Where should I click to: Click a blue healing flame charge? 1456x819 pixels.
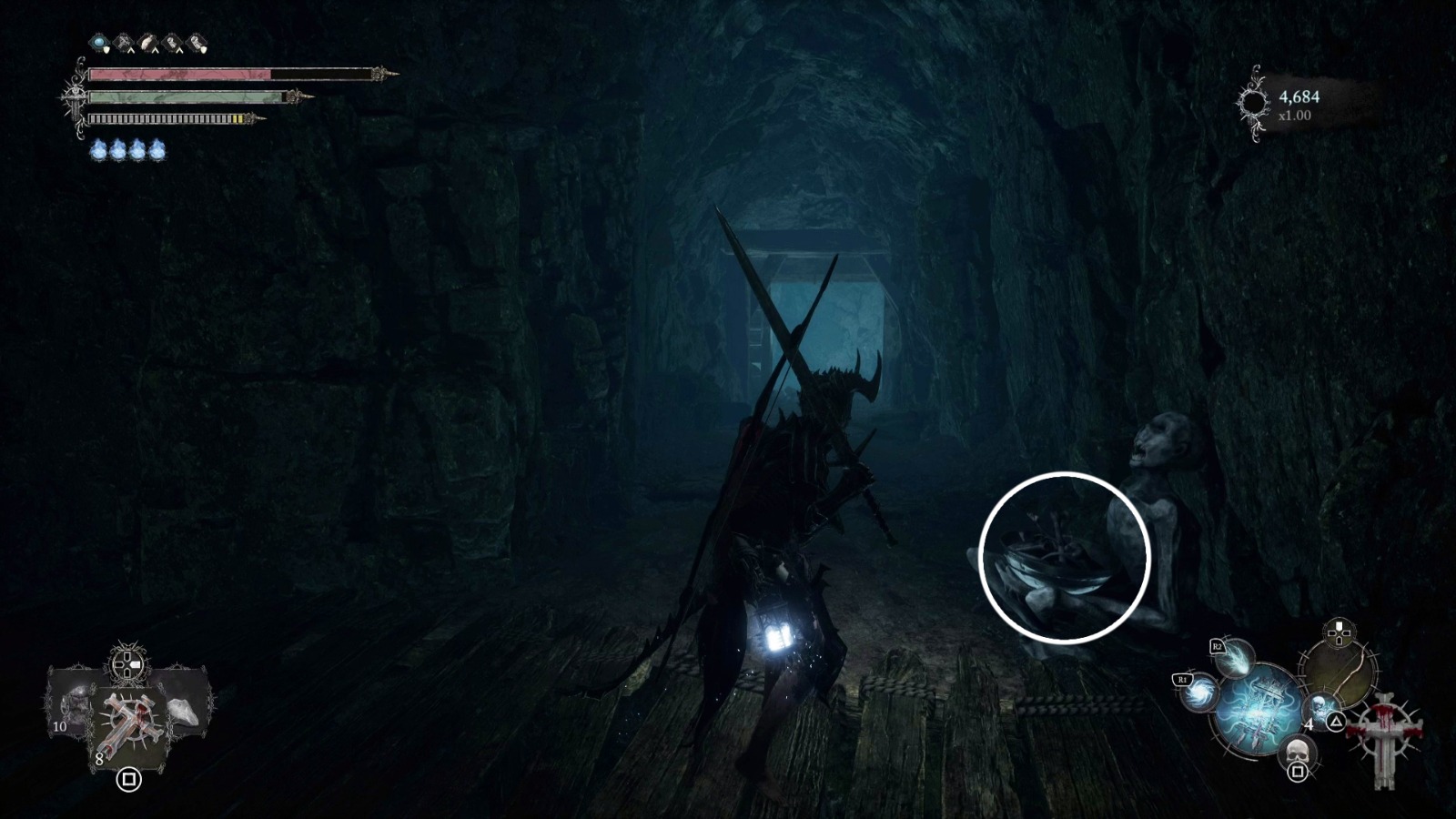[99, 149]
